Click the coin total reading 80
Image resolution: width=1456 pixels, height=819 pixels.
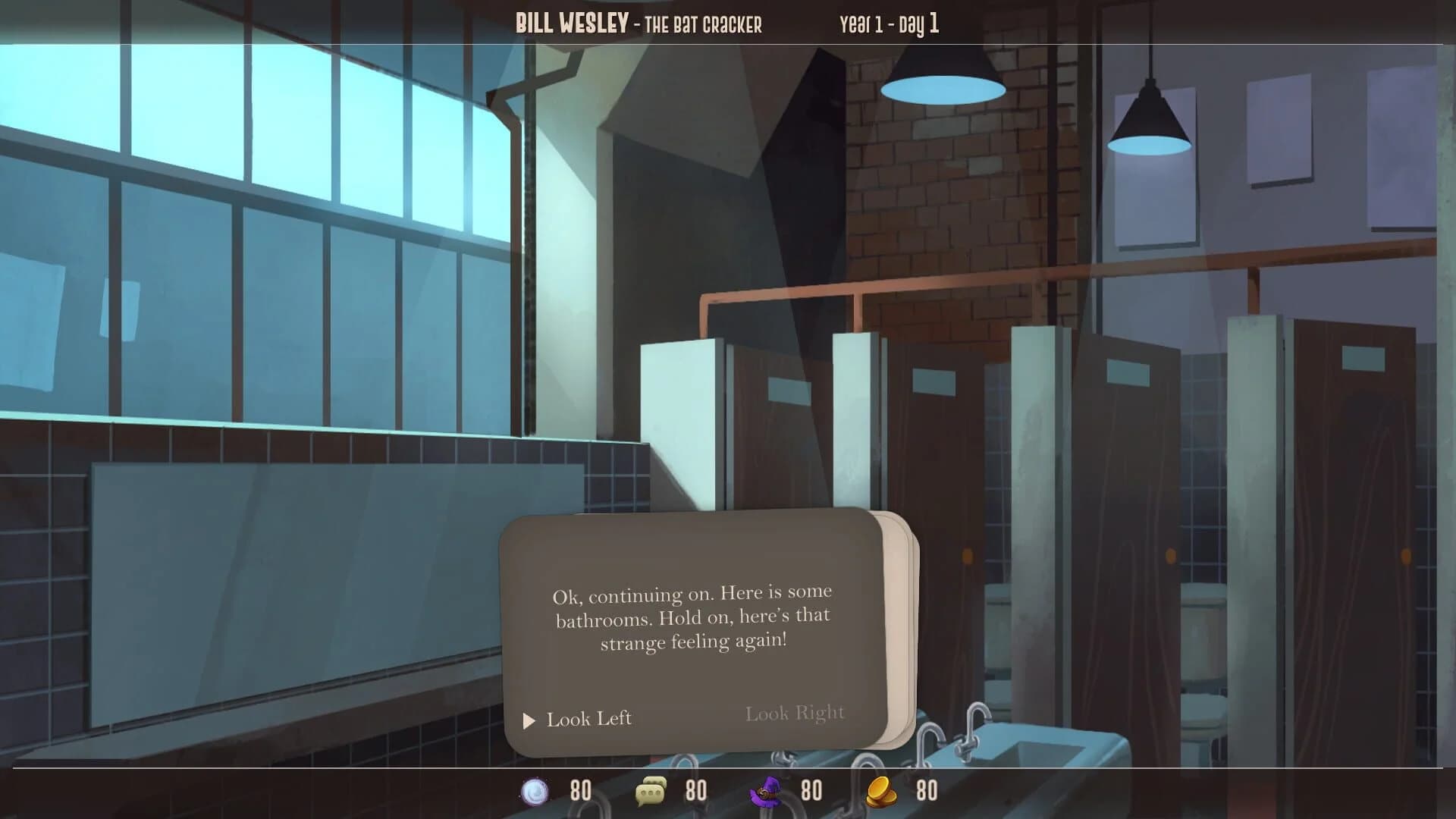click(927, 791)
